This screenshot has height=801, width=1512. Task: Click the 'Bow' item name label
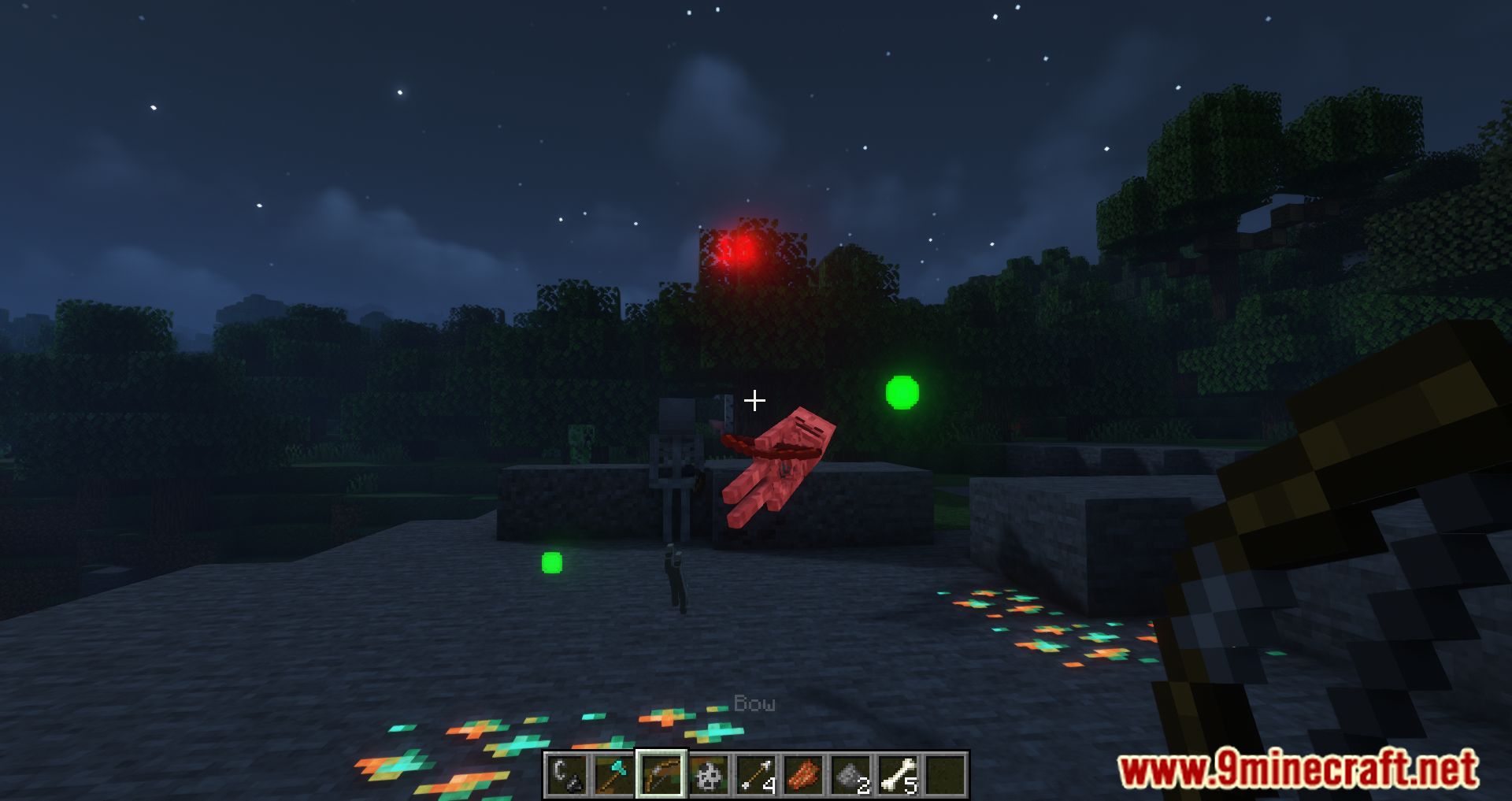[x=754, y=703]
